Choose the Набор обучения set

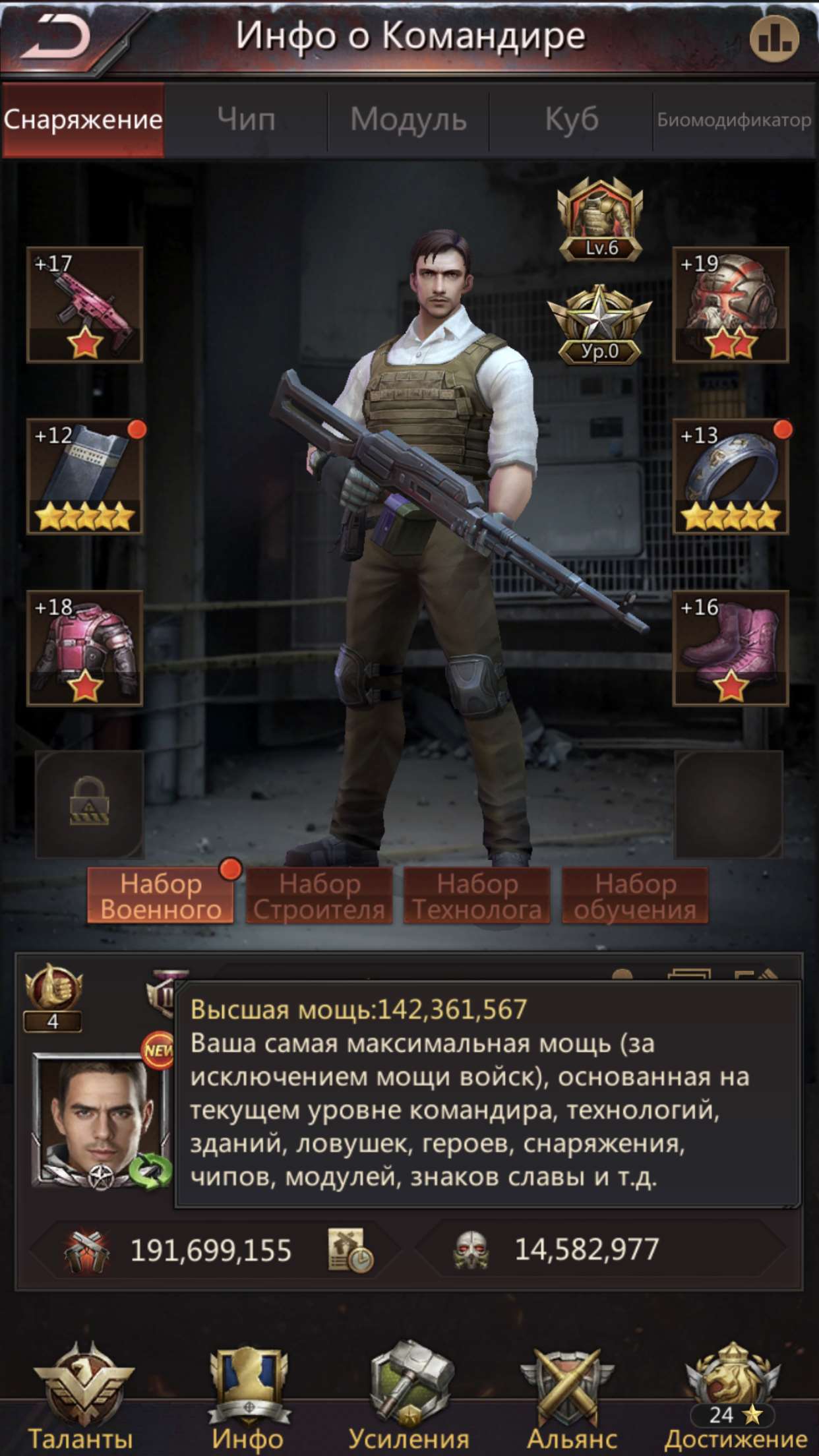(x=635, y=896)
